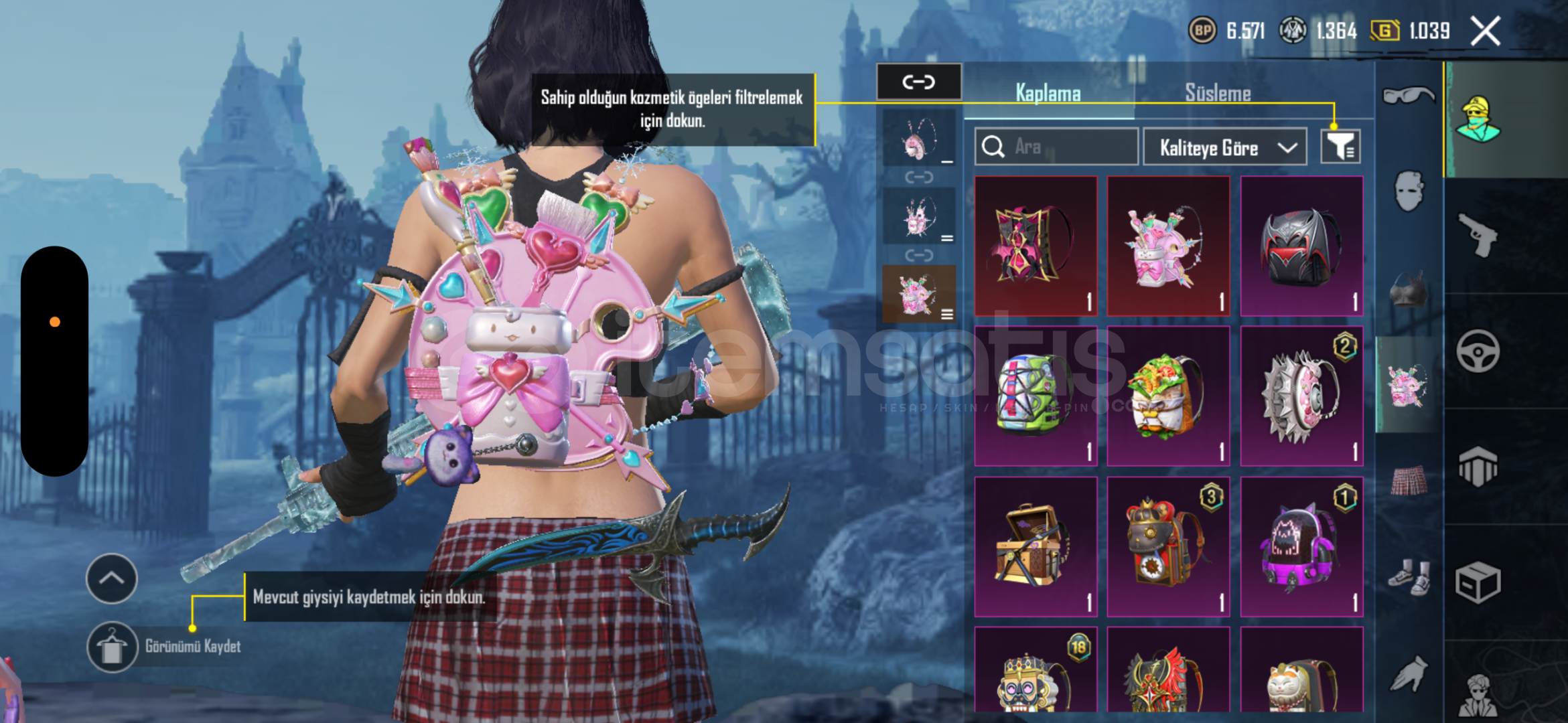This screenshot has height=723, width=1568.
Task: Expand the up-arrow circle button
Action: pyautogui.click(x=112, y=578)
